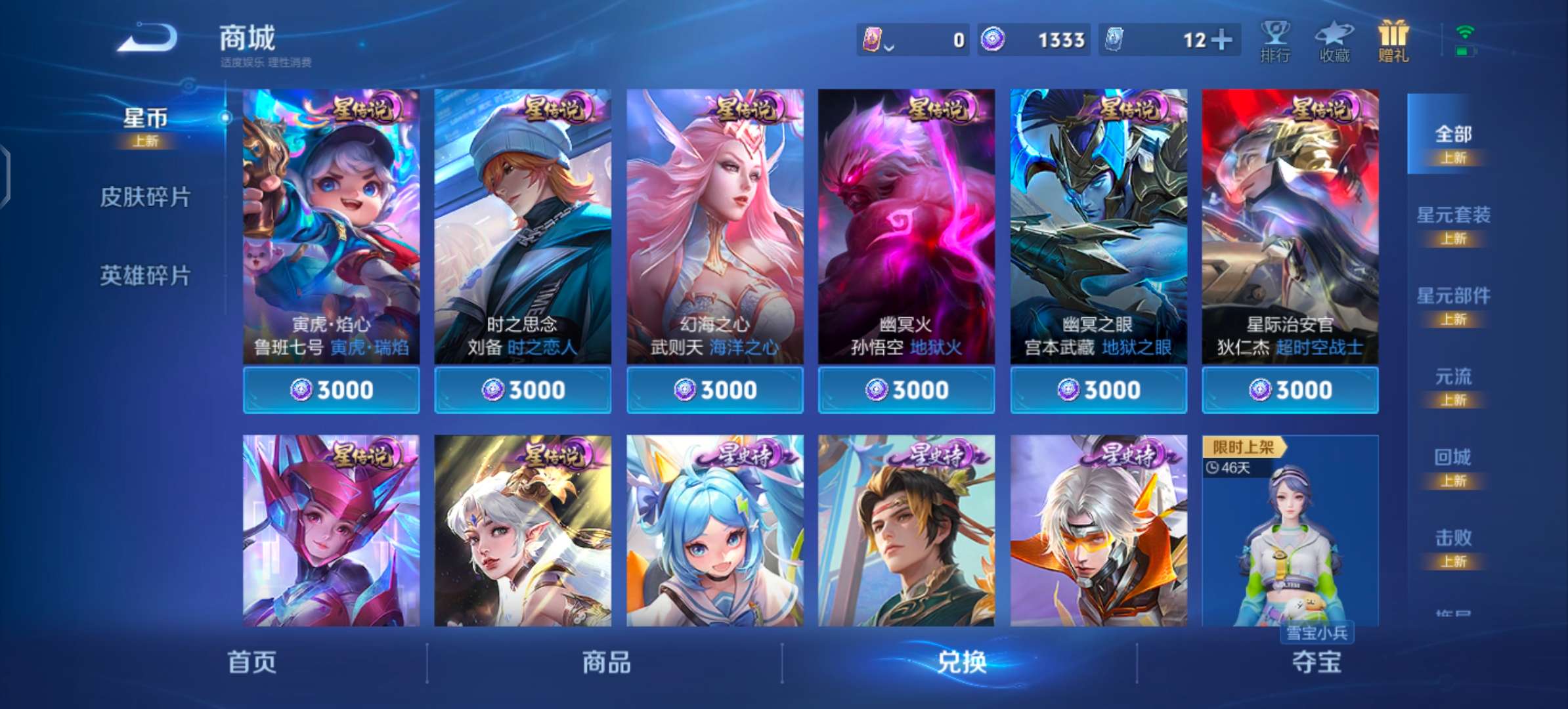The width and height of the screenshot is (1568, 709).
Task: Purchase 幻海之心 with the 3000 button
Action: (714, 389)
